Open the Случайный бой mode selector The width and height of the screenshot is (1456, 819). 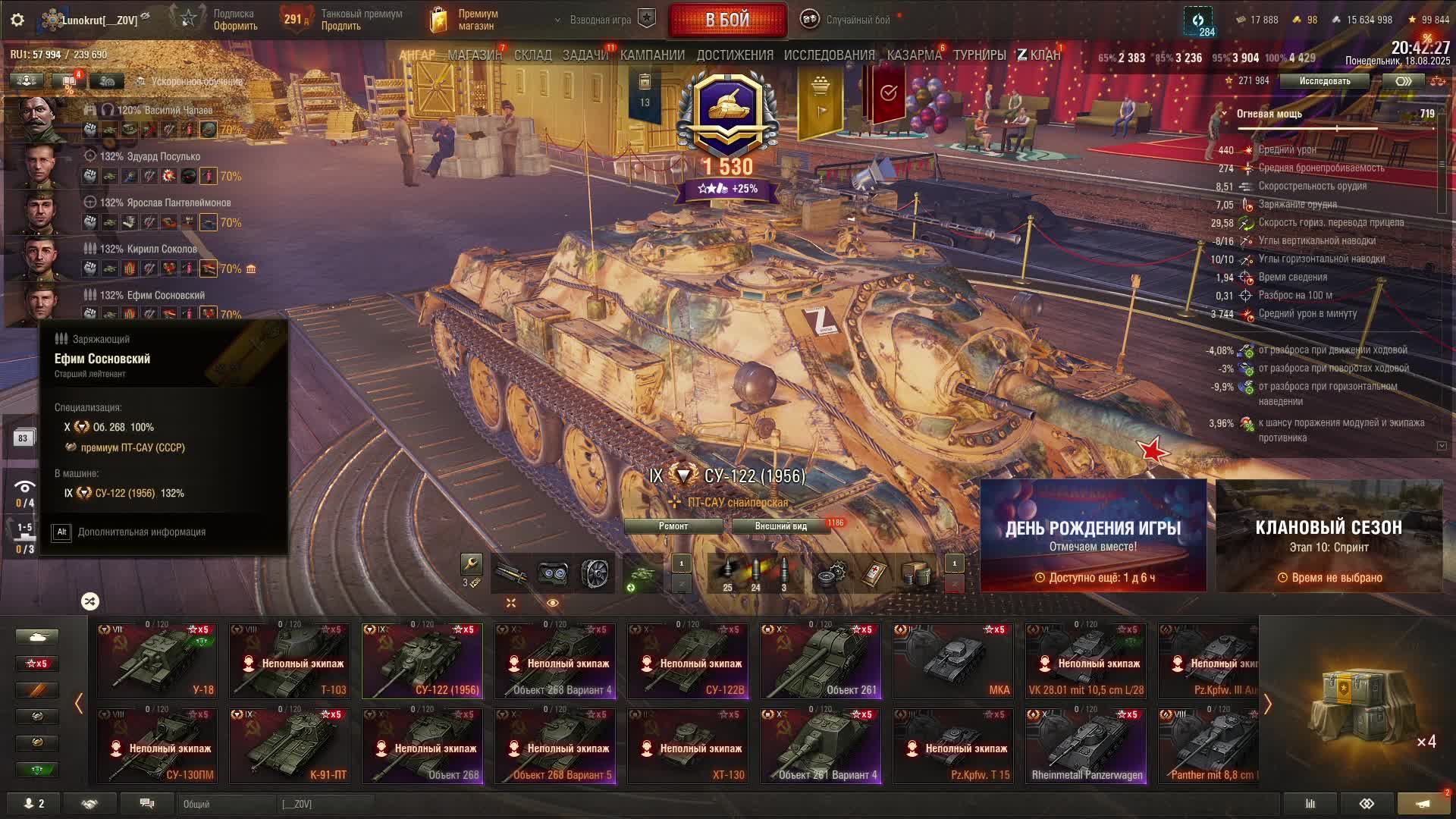click(847, 20)
